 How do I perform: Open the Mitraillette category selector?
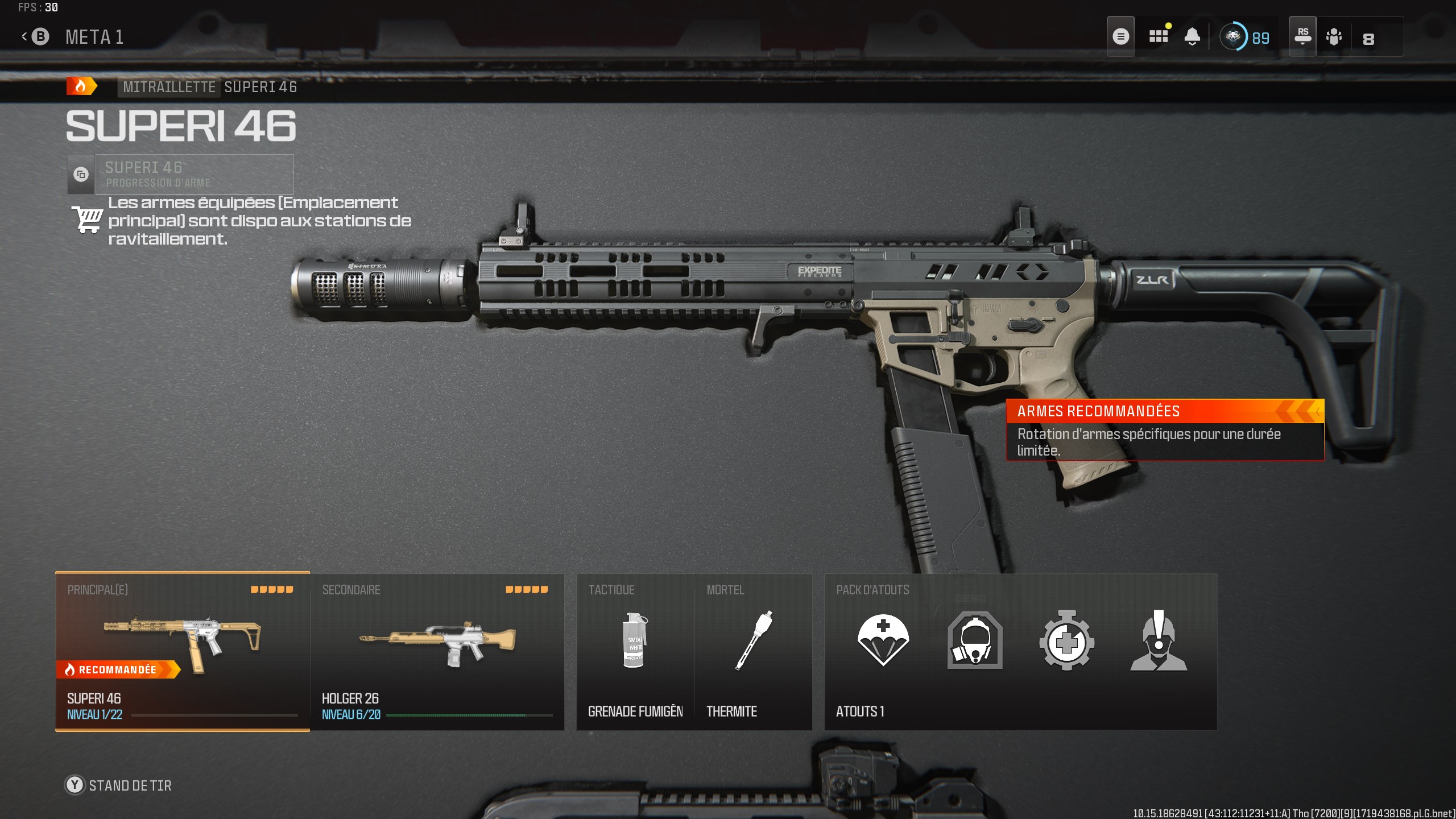(168, 87)
